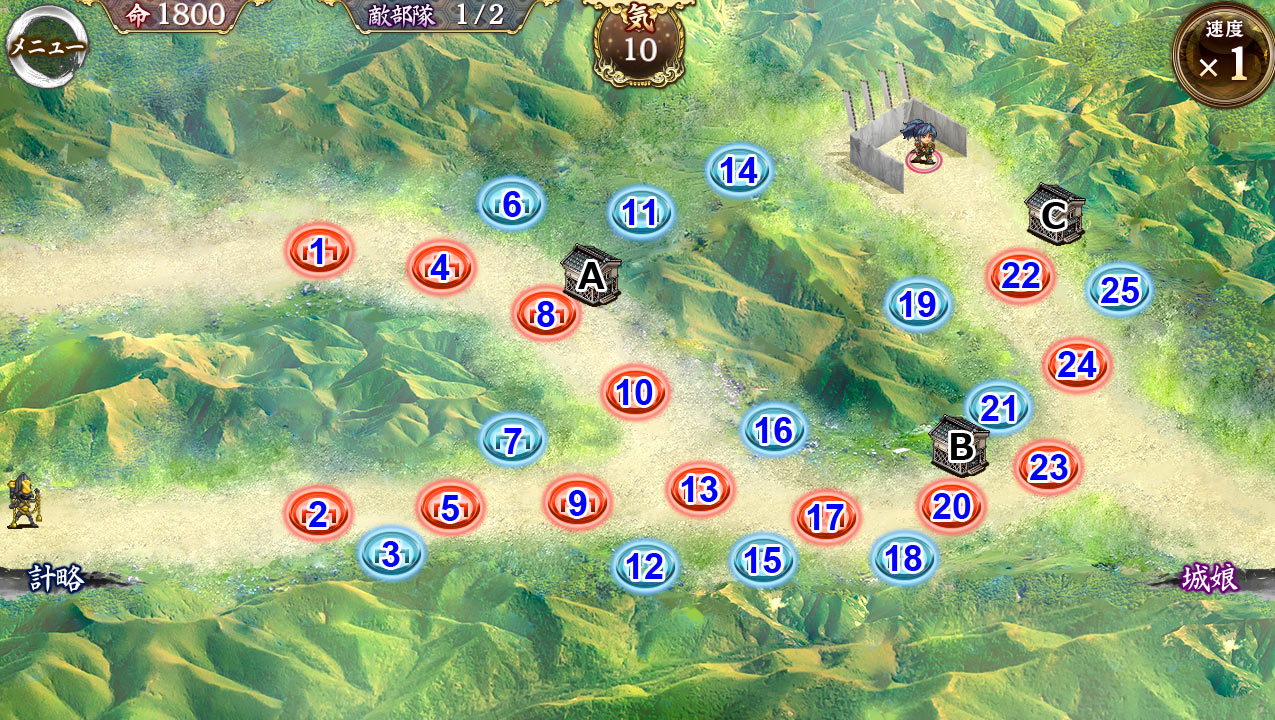The width and height of the screenshot is (1275, 720).
Task: Select red deployment slot 24
Action: click(x=1077, y=366)
